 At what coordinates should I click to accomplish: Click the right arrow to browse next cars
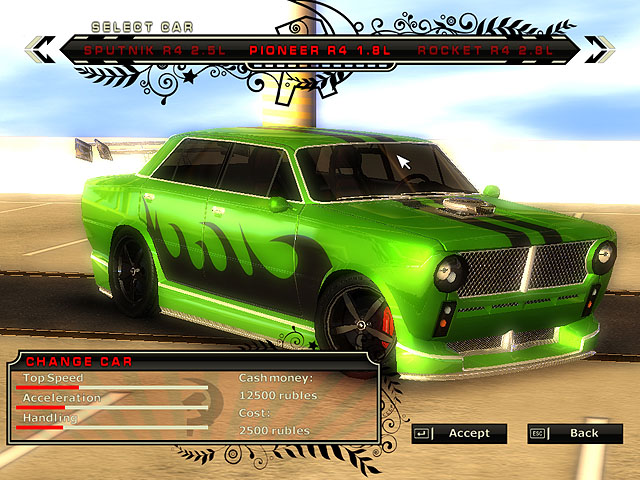[x=600, y=45]
